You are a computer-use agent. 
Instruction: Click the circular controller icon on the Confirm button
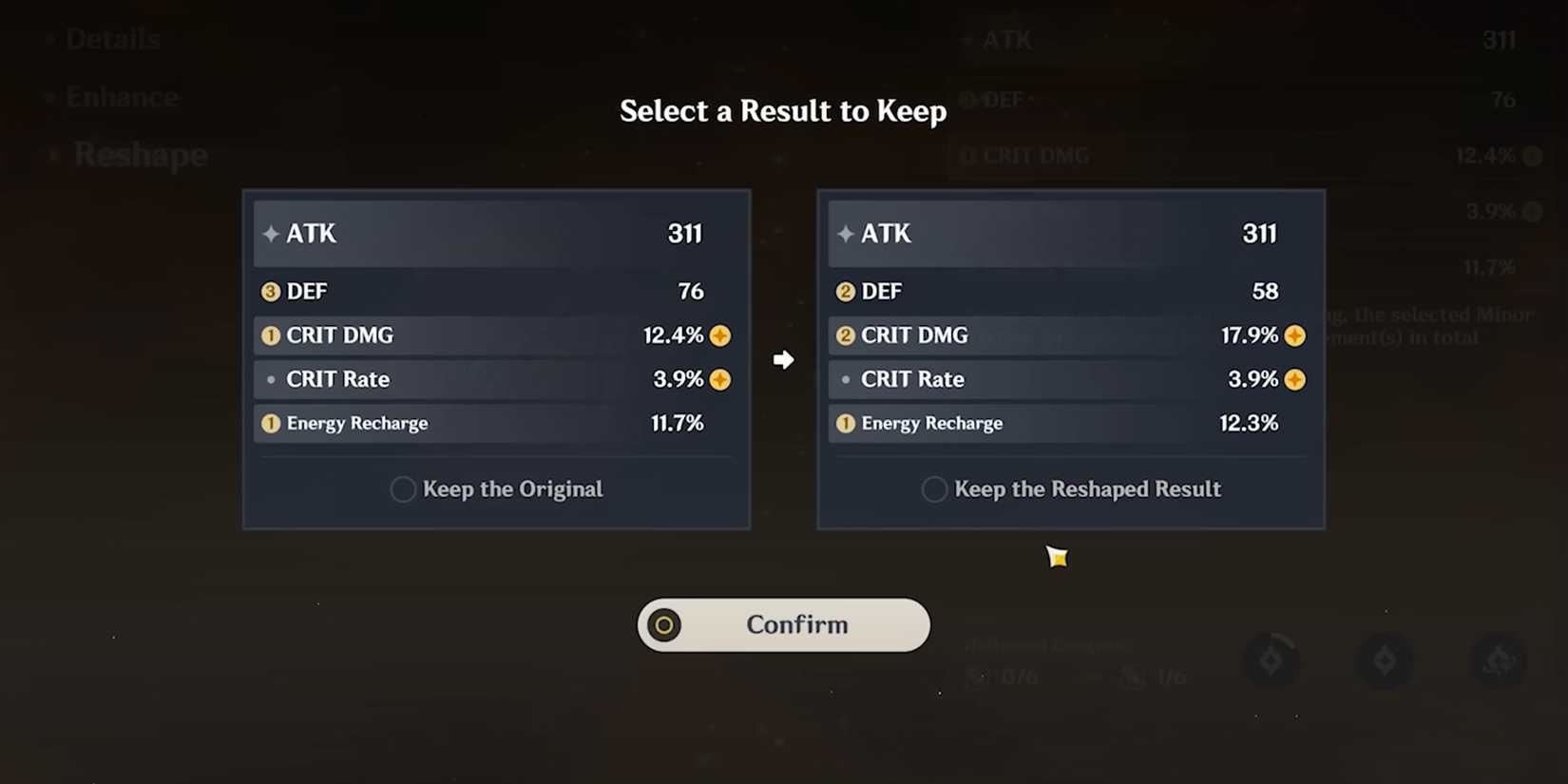[x=665, y=625]
